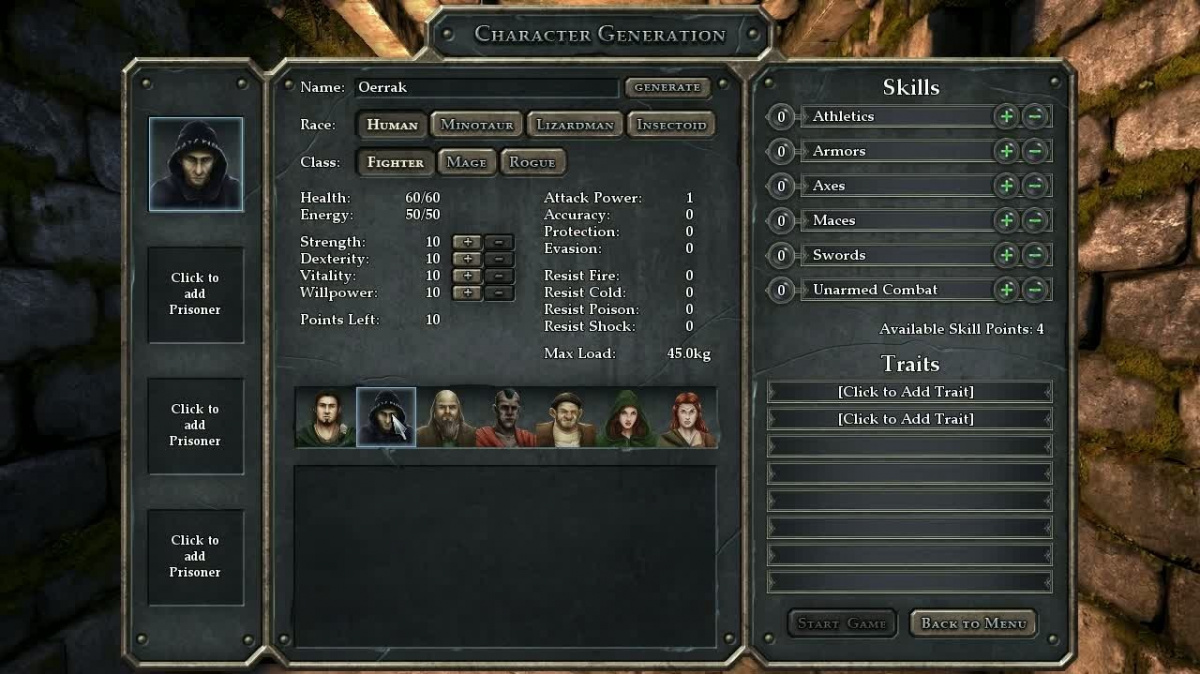Pick the bald bearded man portrait
This screenshot has width=1200, height=674.
pos(446,418)
